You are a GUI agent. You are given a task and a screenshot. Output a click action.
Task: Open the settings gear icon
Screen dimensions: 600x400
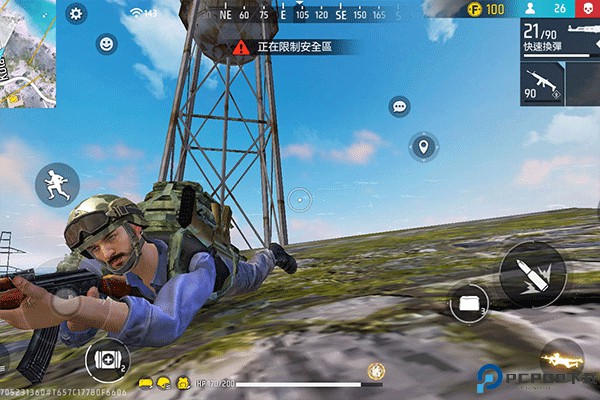pyautogui.click(x=77, y=13)
